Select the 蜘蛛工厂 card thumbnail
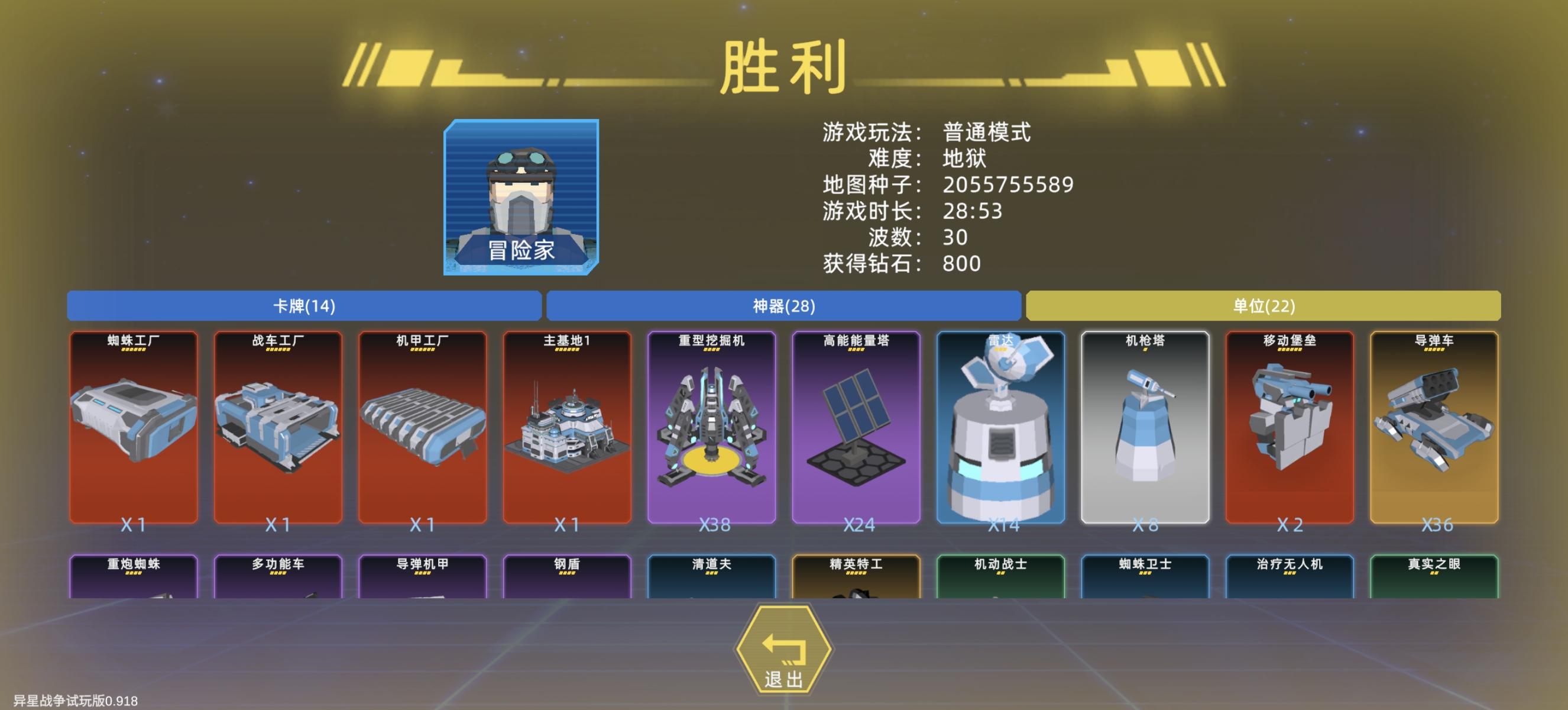1568x710 pixels. [x=132, y=426]
